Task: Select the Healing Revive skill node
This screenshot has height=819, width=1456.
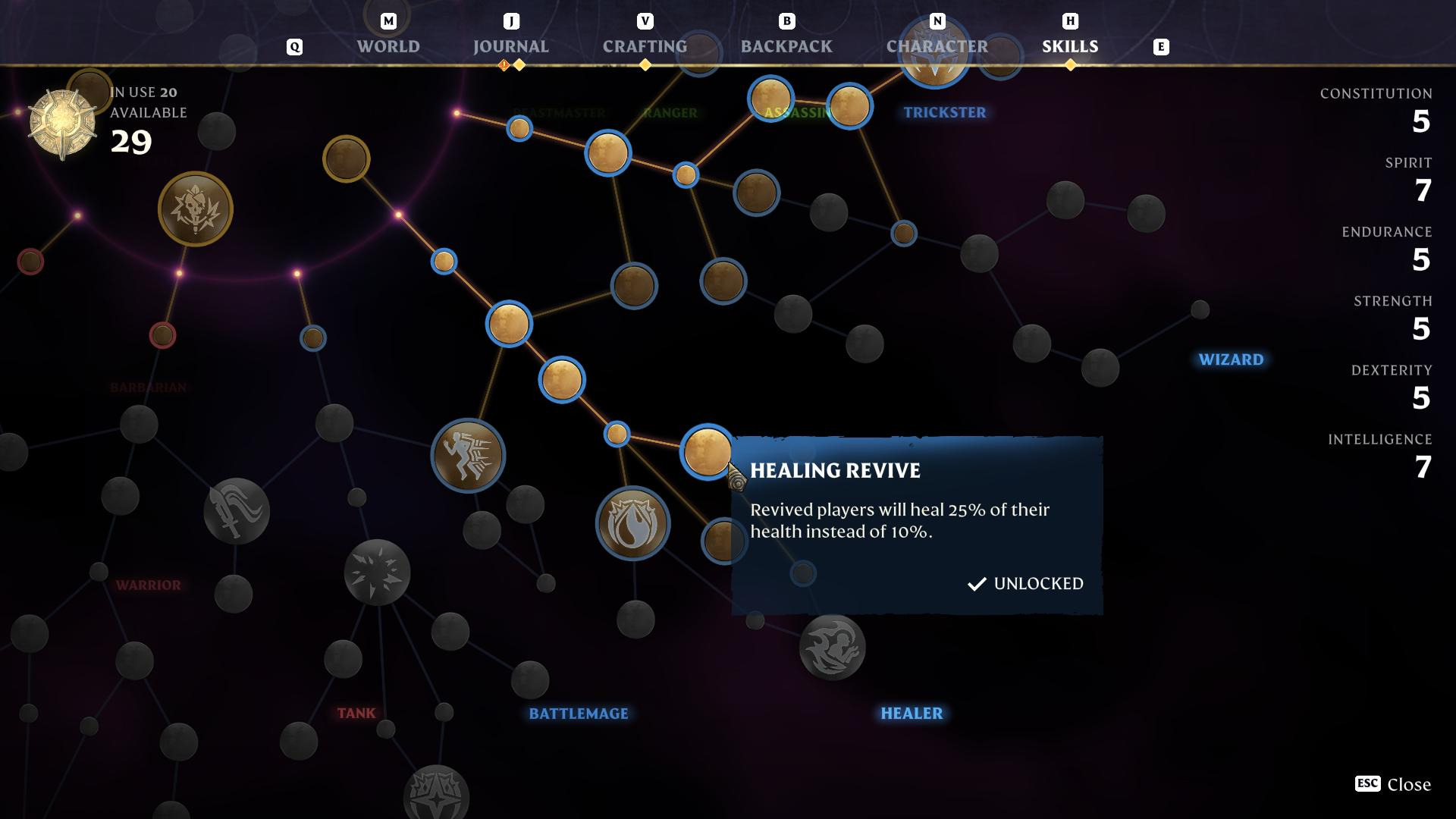Action: pyautogui.click(x=706, y=451)
